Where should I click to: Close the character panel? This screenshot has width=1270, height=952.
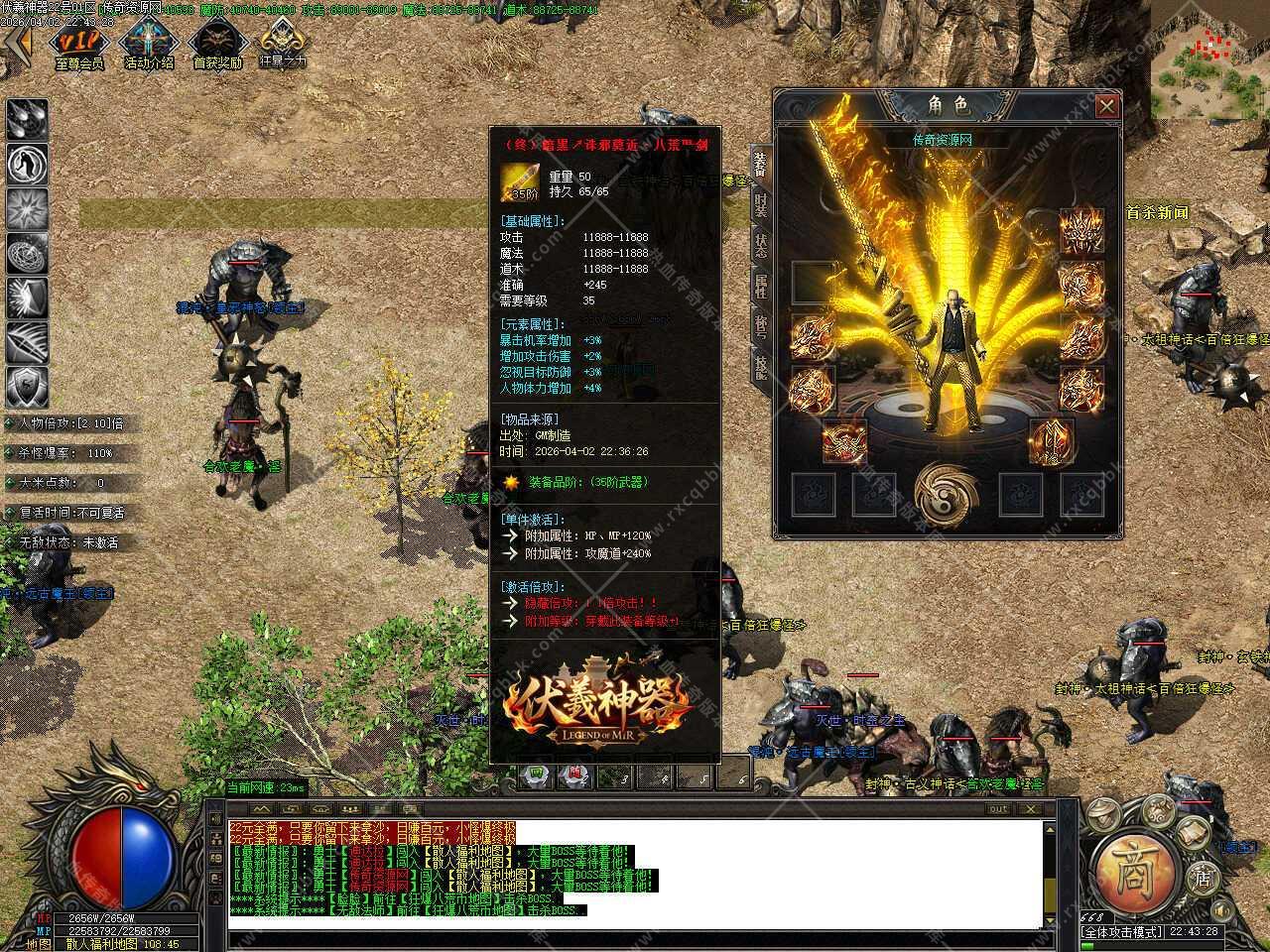[1106, 106]
